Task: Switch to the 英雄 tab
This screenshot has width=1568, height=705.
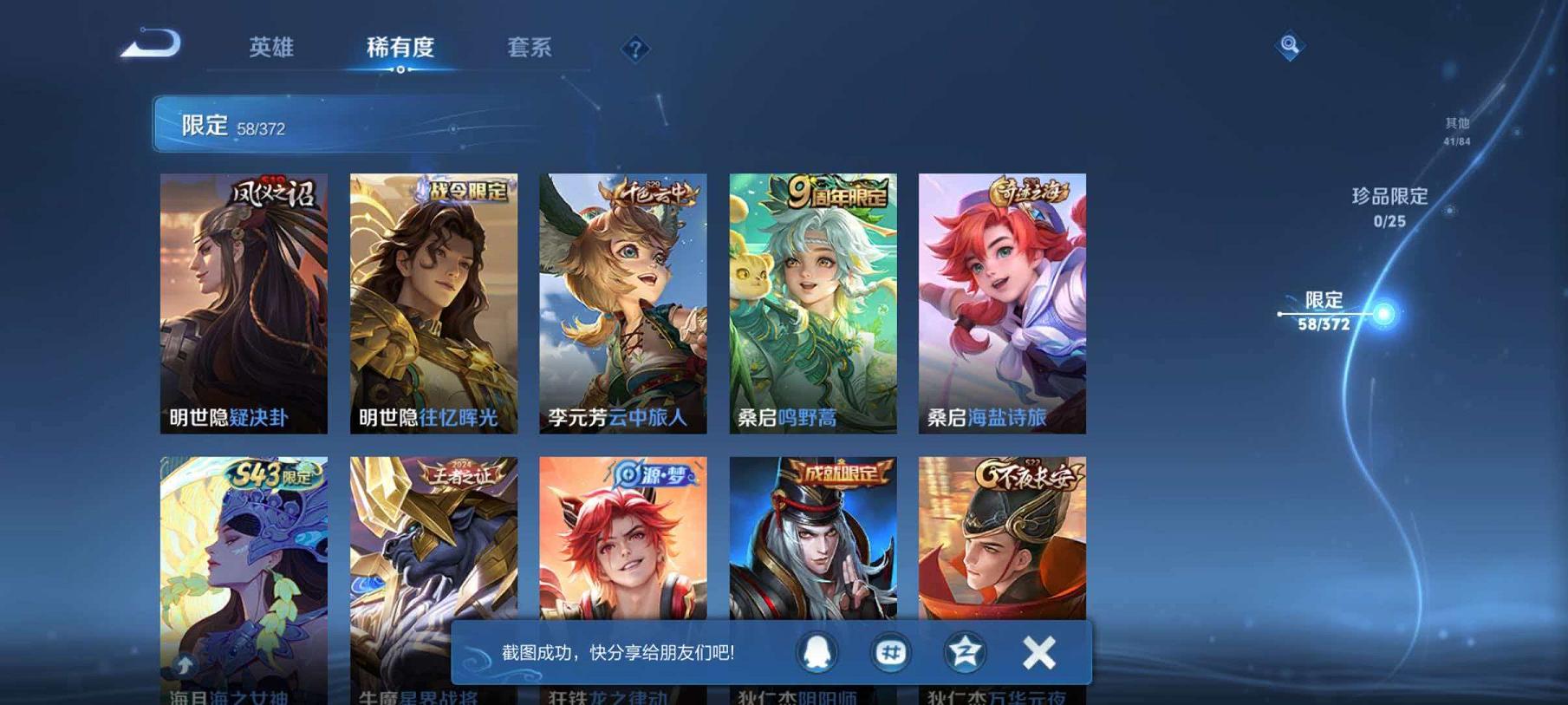Action: pyautogui.click(x=272, y=49)
